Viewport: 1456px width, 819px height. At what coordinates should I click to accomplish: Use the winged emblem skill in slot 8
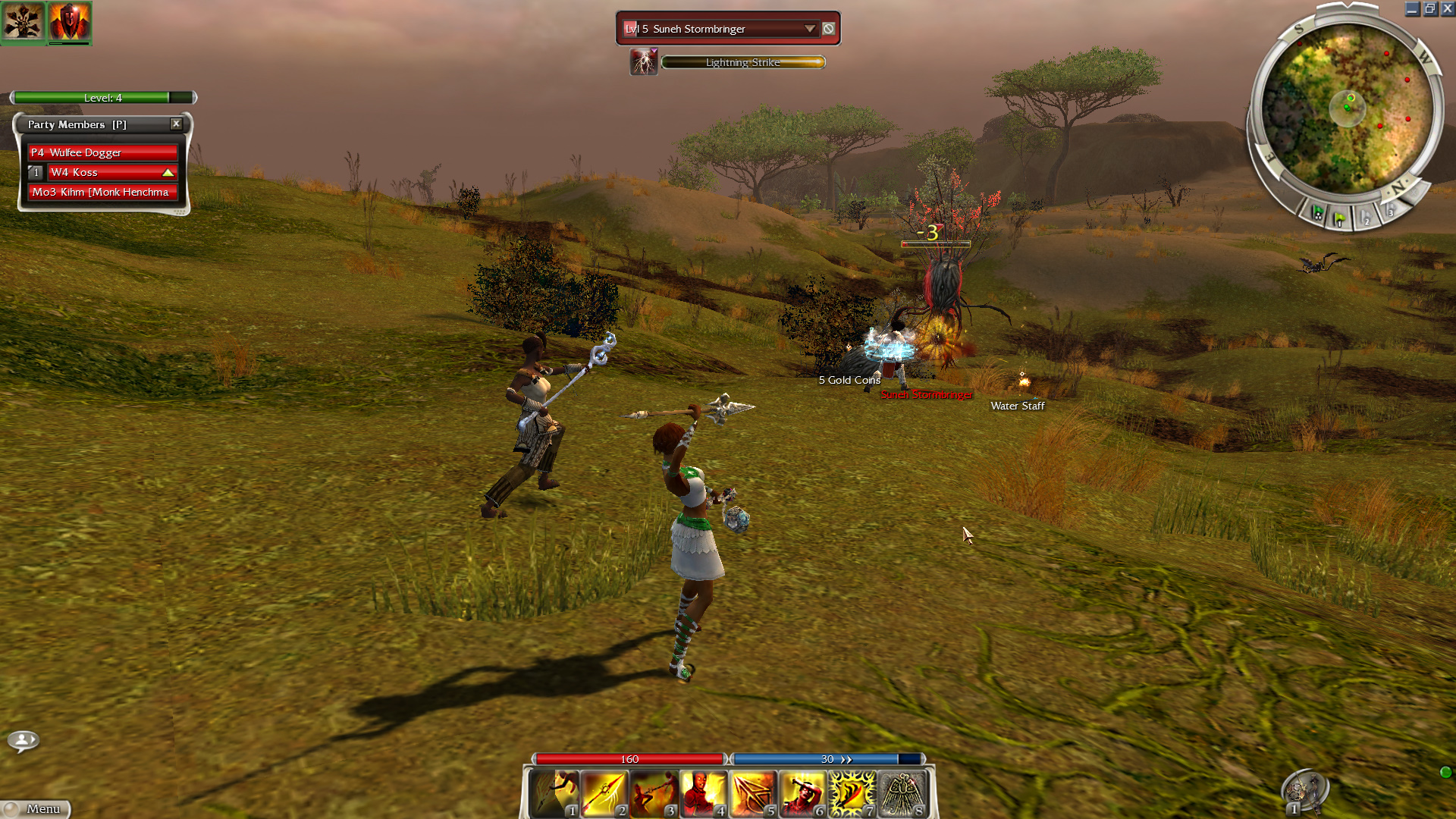pyautogui.click(x=901, y=793)
